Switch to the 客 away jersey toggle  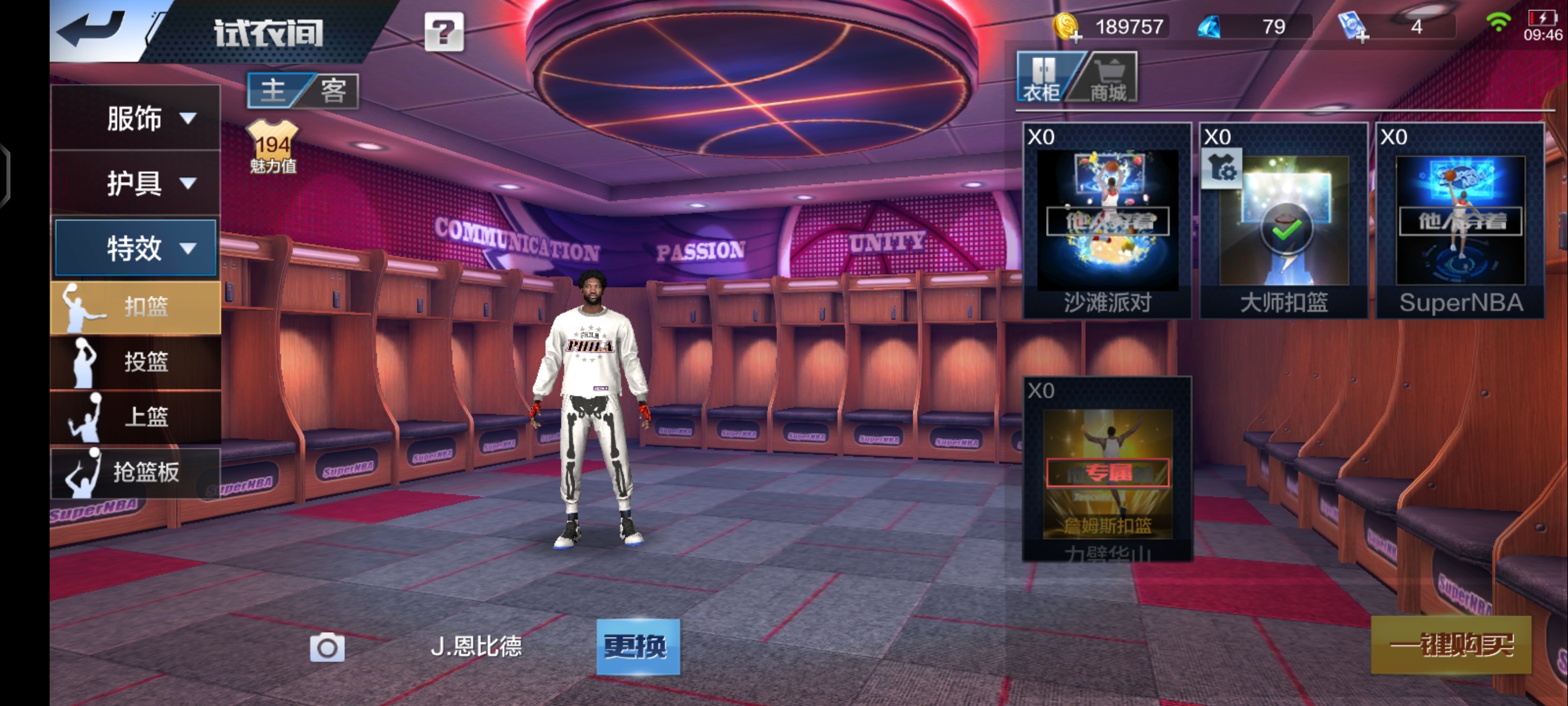click(x=333, y=90)
